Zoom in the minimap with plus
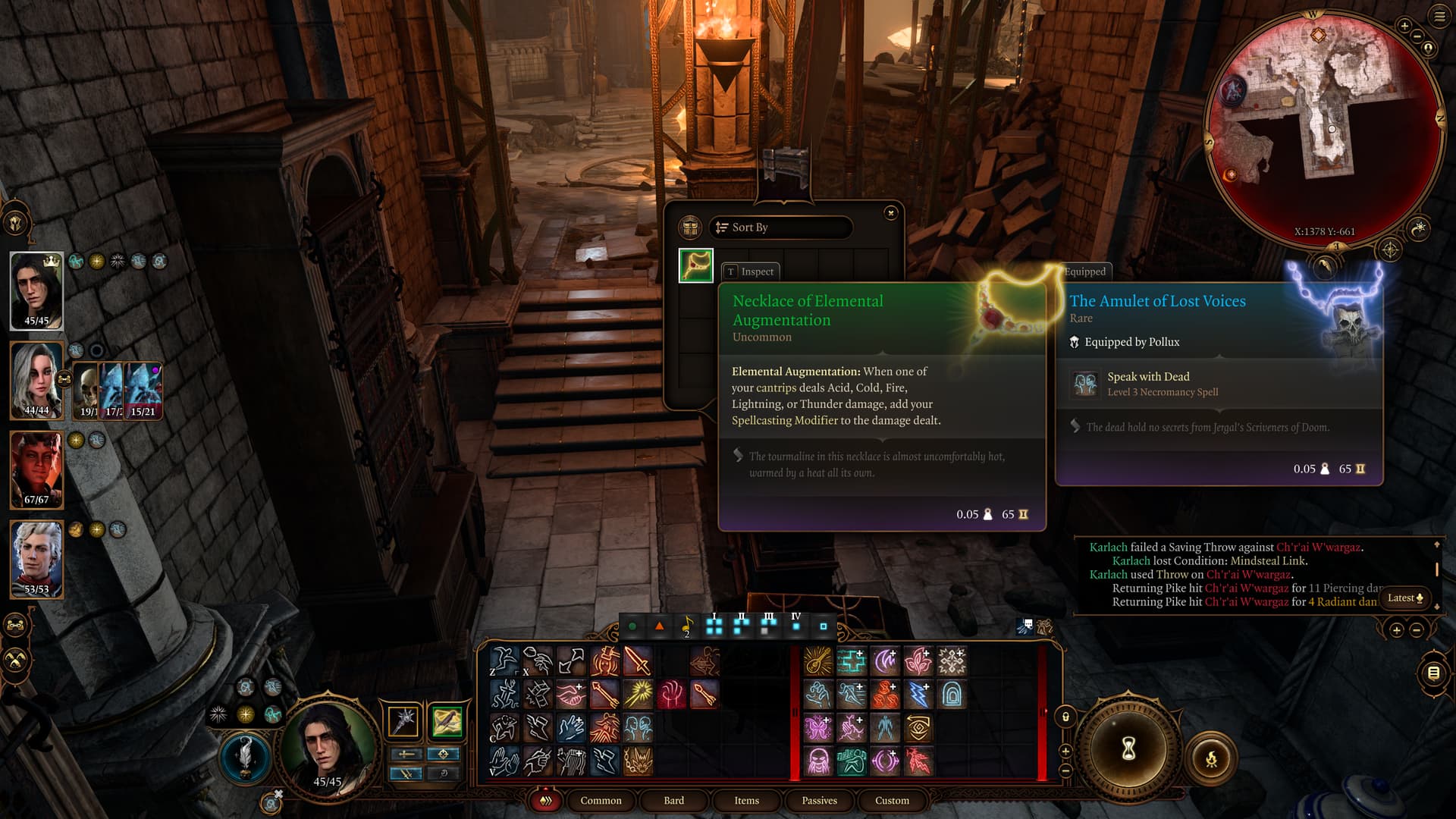 pos(1404,26)
